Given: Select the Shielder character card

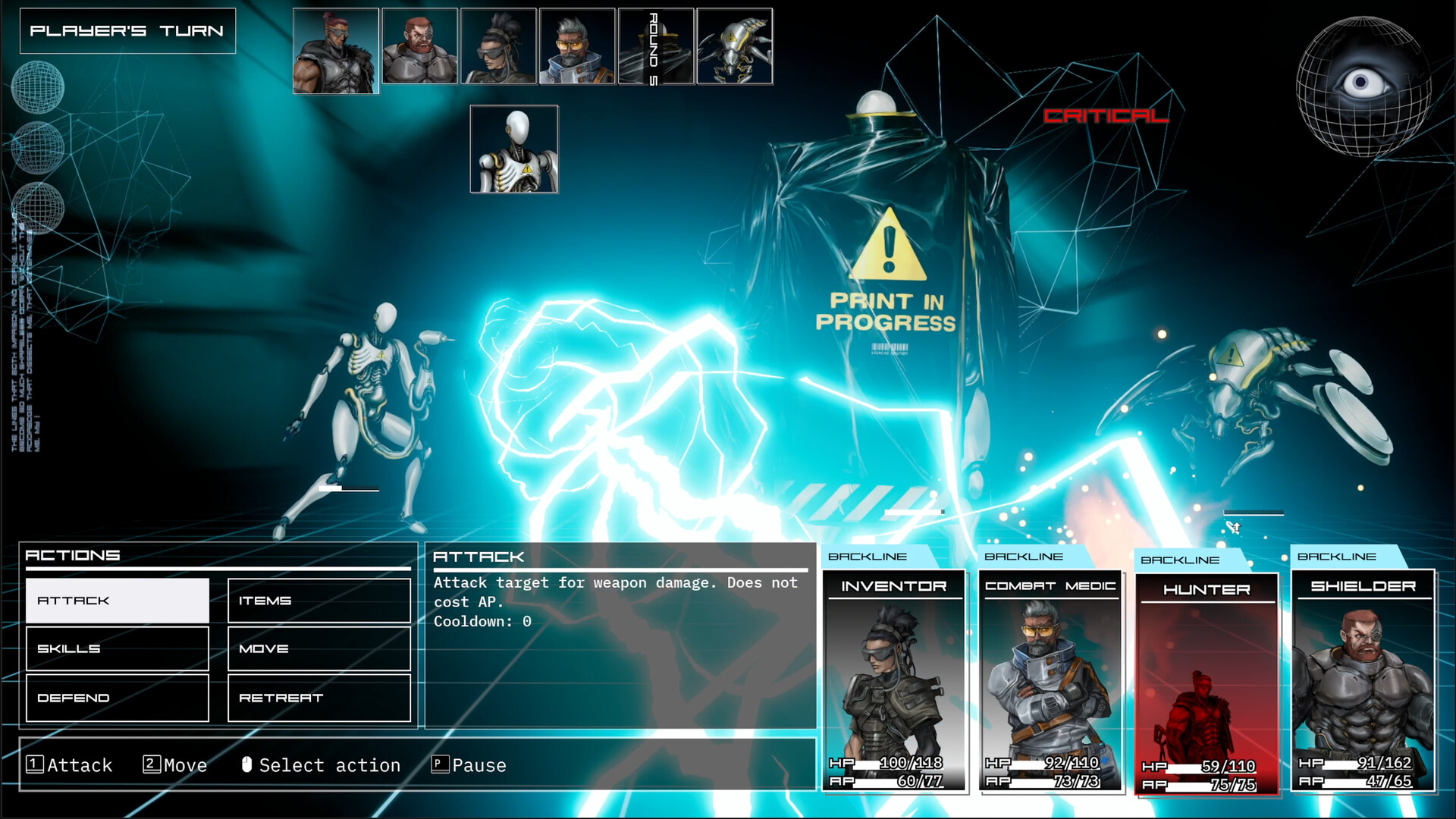Looking at the screenshot, I should coord(1363,675).
